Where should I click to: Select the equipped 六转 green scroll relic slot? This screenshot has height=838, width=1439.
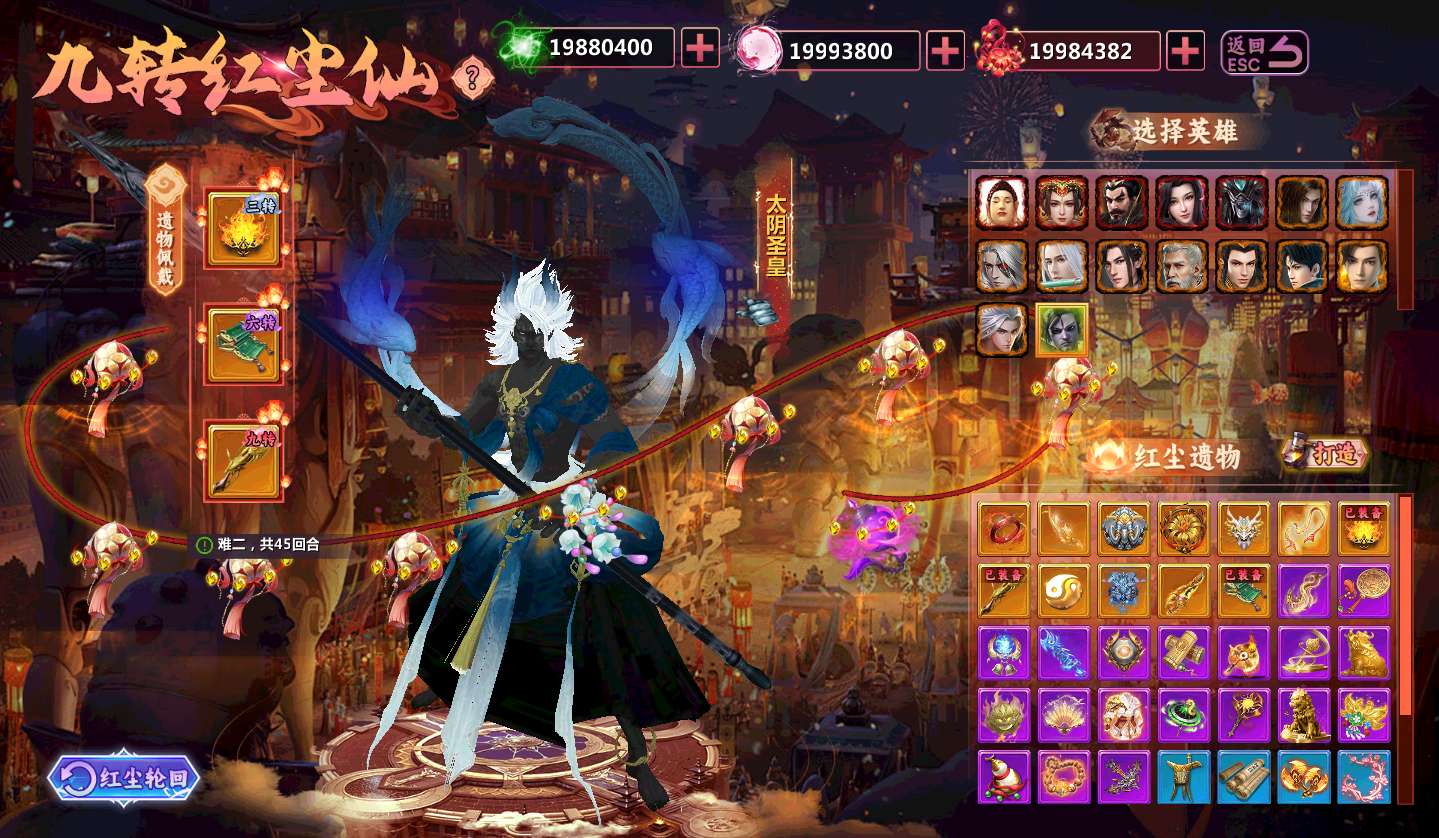tap(243, 345)
